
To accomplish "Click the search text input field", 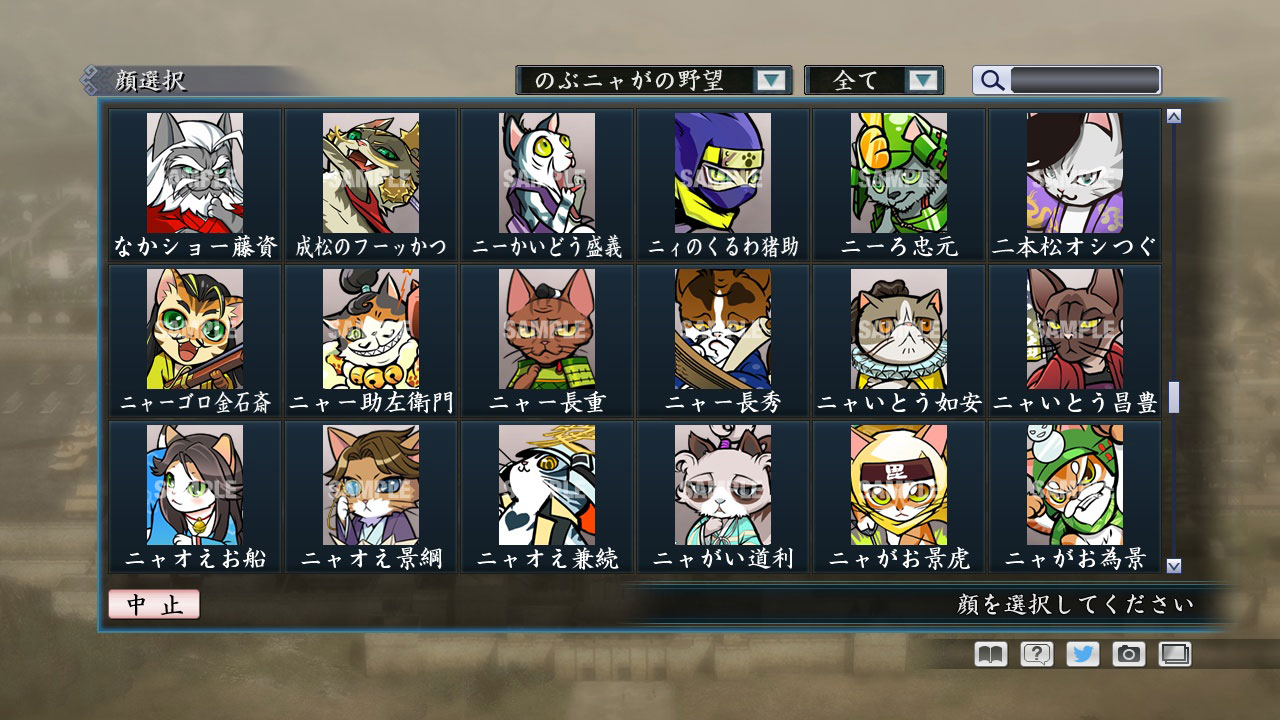I will pos(1085,80).
